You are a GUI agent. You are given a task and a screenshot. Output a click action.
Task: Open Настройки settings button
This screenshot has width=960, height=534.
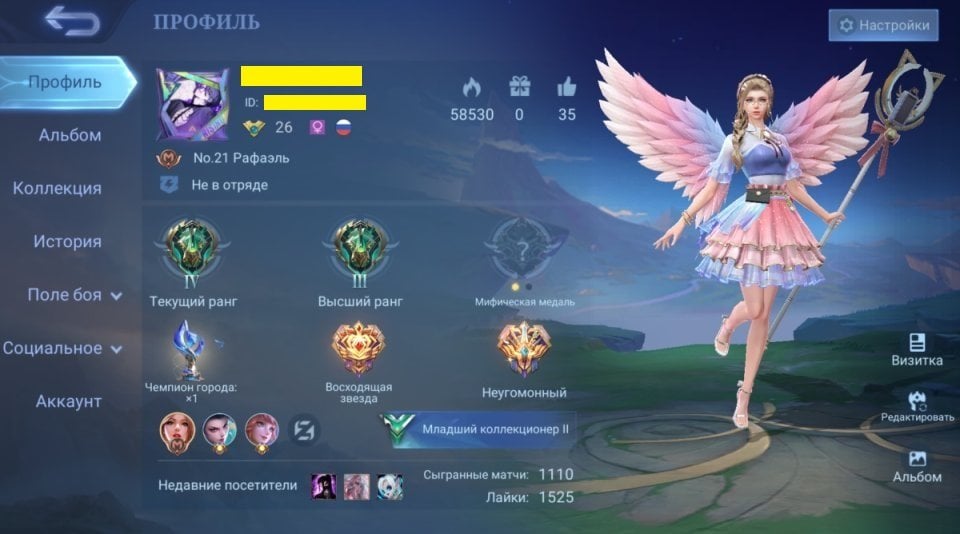point(883,25)
